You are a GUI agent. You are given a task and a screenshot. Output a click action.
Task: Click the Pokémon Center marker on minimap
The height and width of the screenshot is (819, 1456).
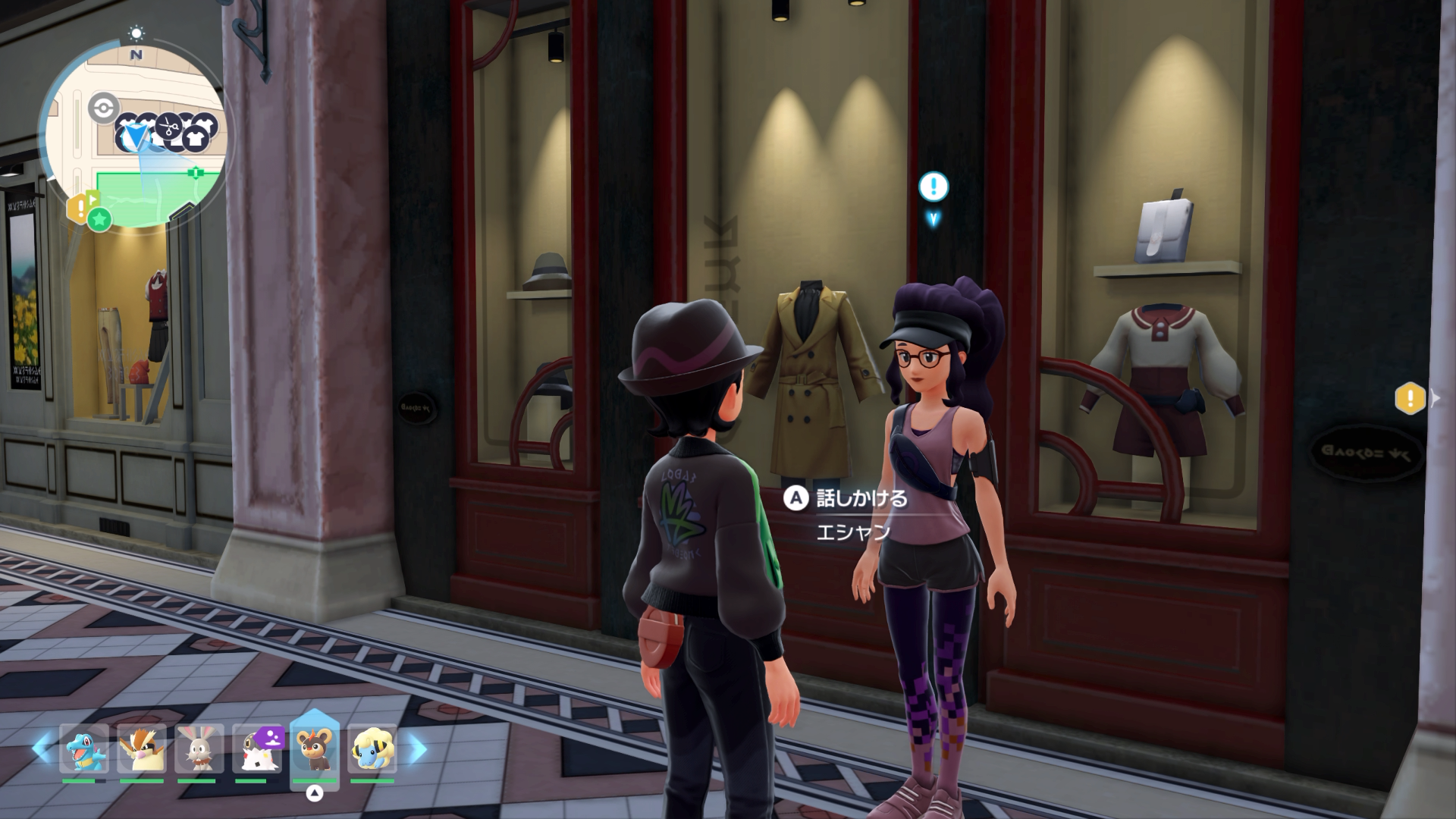[102, 108]
